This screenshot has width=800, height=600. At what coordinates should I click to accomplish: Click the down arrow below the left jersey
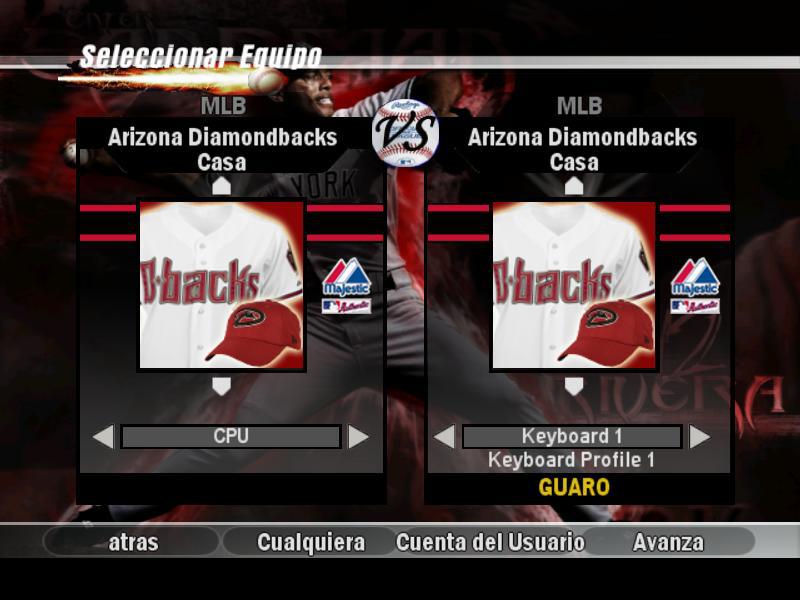pos(221,386)
